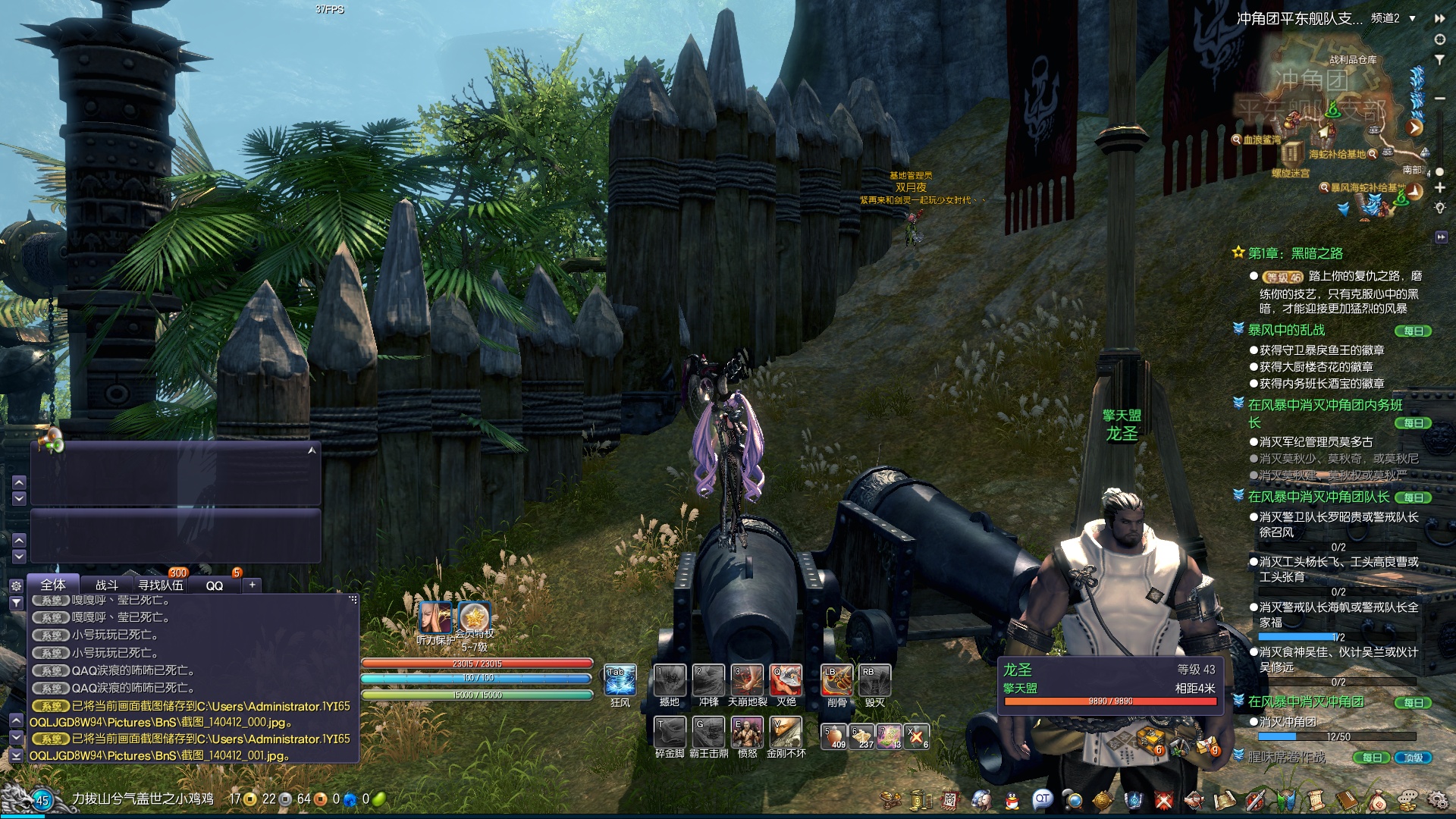
Task: Open the 寻找队伍 chat tab
Action: pyautogui.click(x=161, y=585)
